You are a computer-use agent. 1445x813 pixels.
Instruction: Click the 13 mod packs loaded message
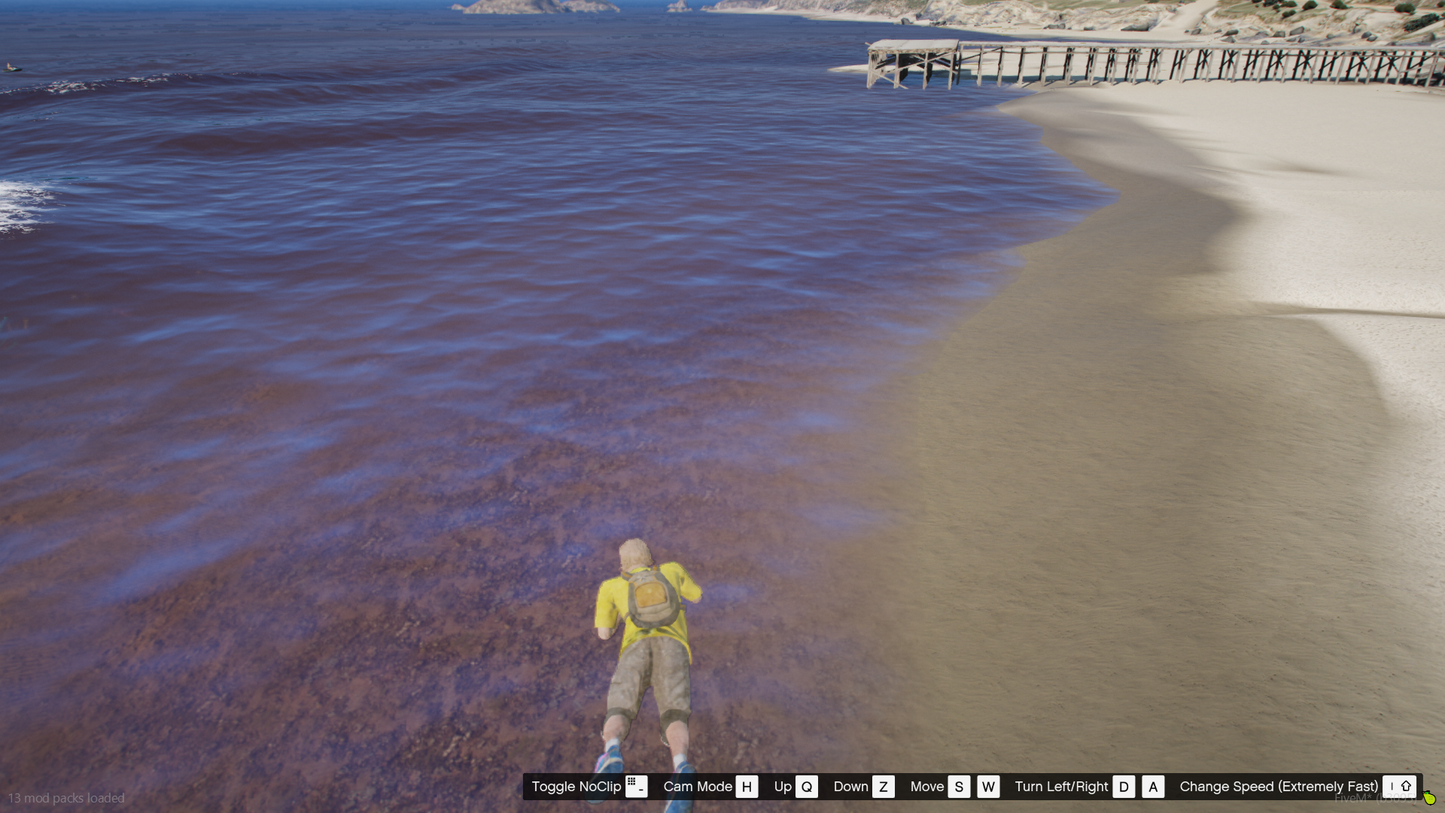68,798
